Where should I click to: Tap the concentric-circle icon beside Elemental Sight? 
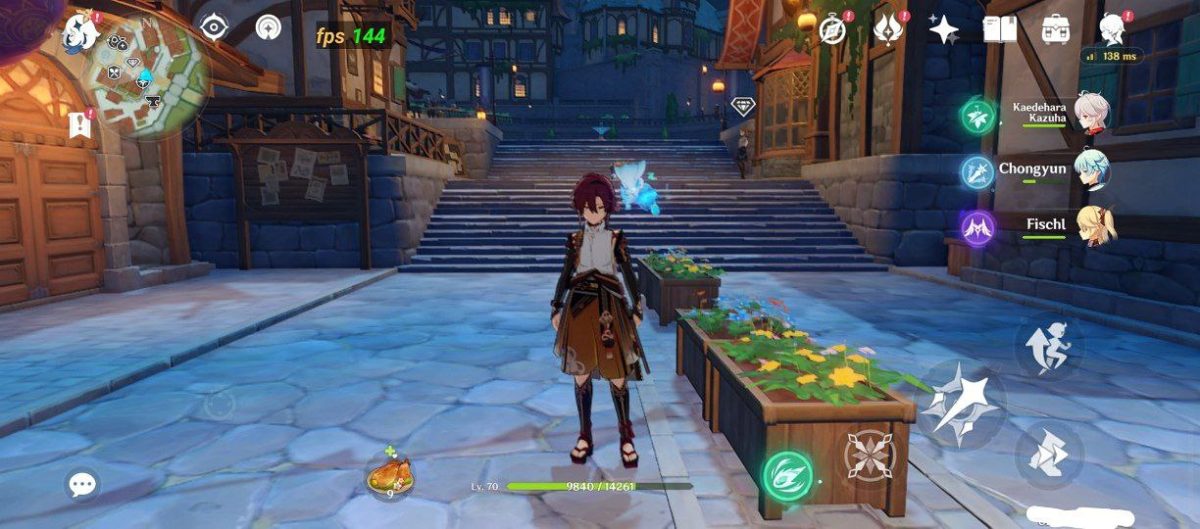click(268, 27)
